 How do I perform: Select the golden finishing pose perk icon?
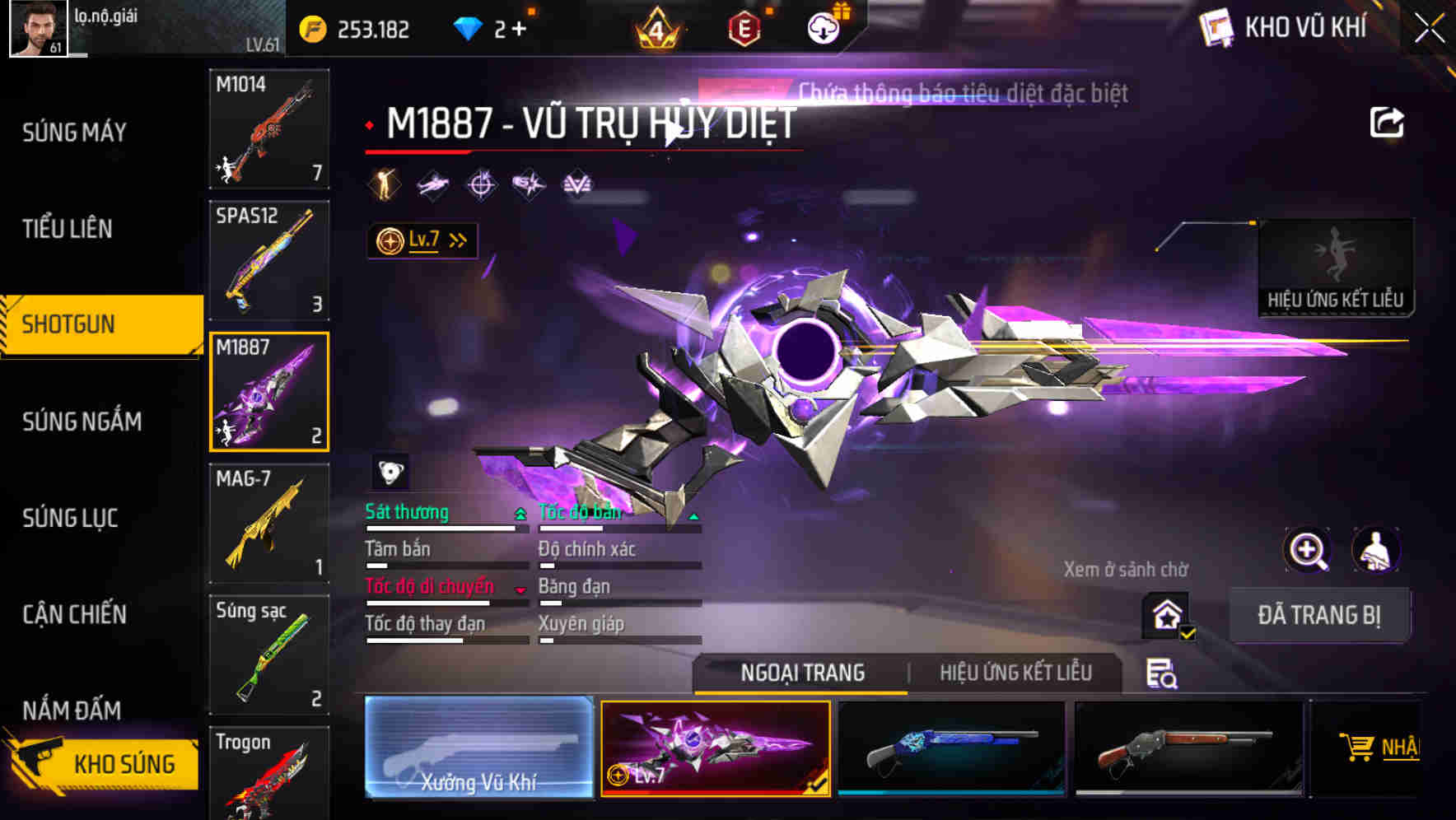[384, 184]
